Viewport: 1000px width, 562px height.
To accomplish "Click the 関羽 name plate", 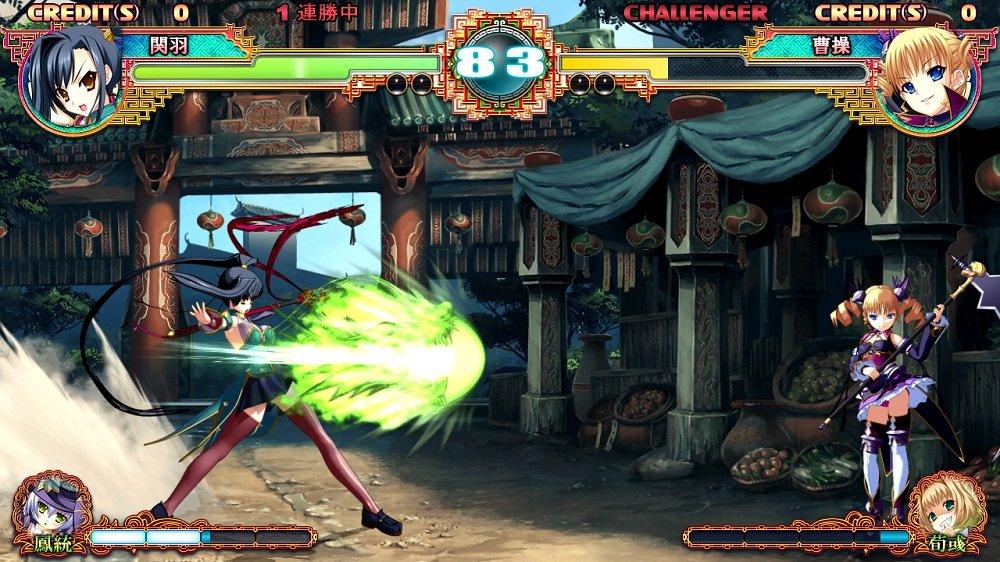I will click(x=185, y=45).
